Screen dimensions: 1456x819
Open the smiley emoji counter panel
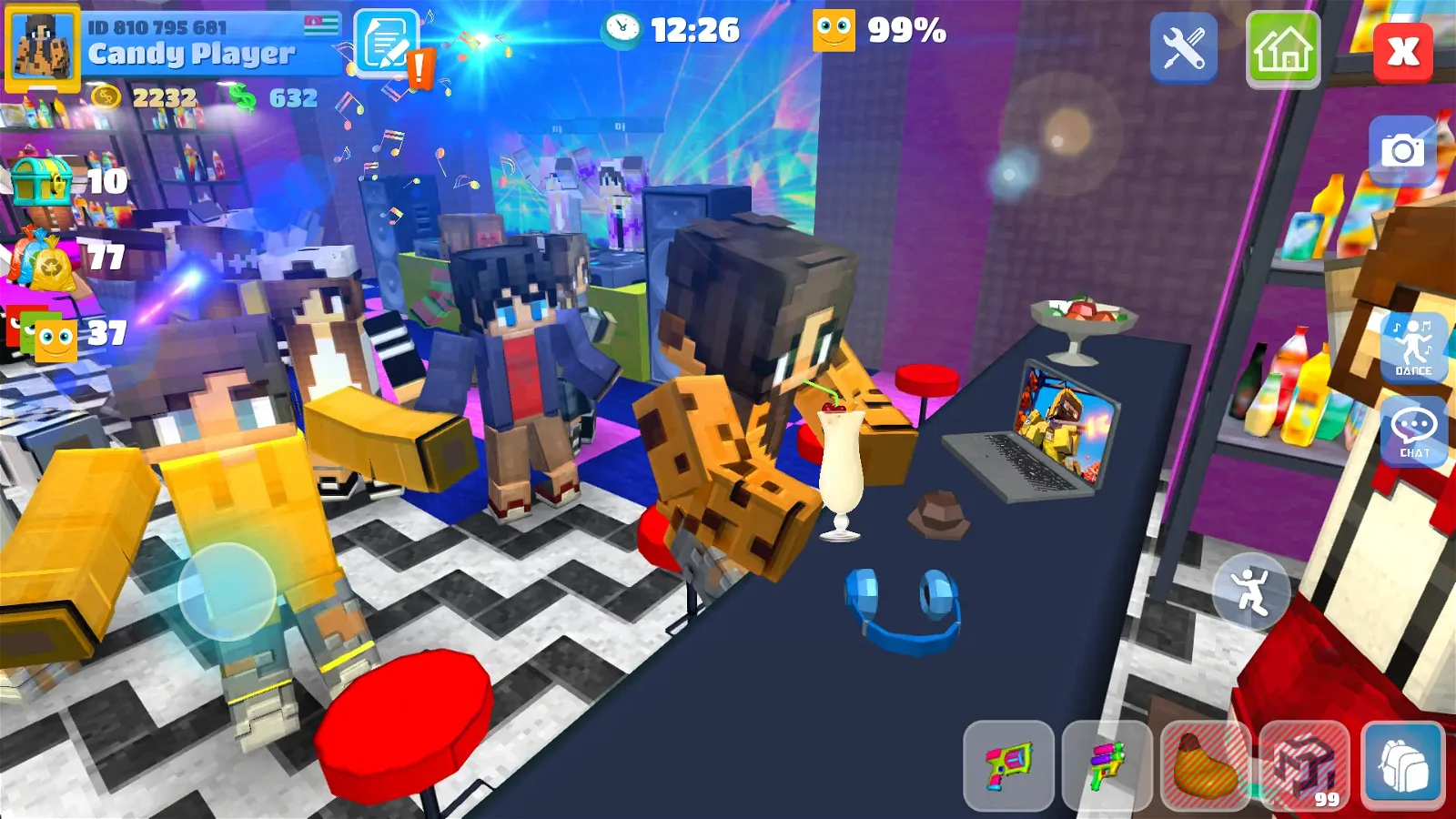(41, 334)
